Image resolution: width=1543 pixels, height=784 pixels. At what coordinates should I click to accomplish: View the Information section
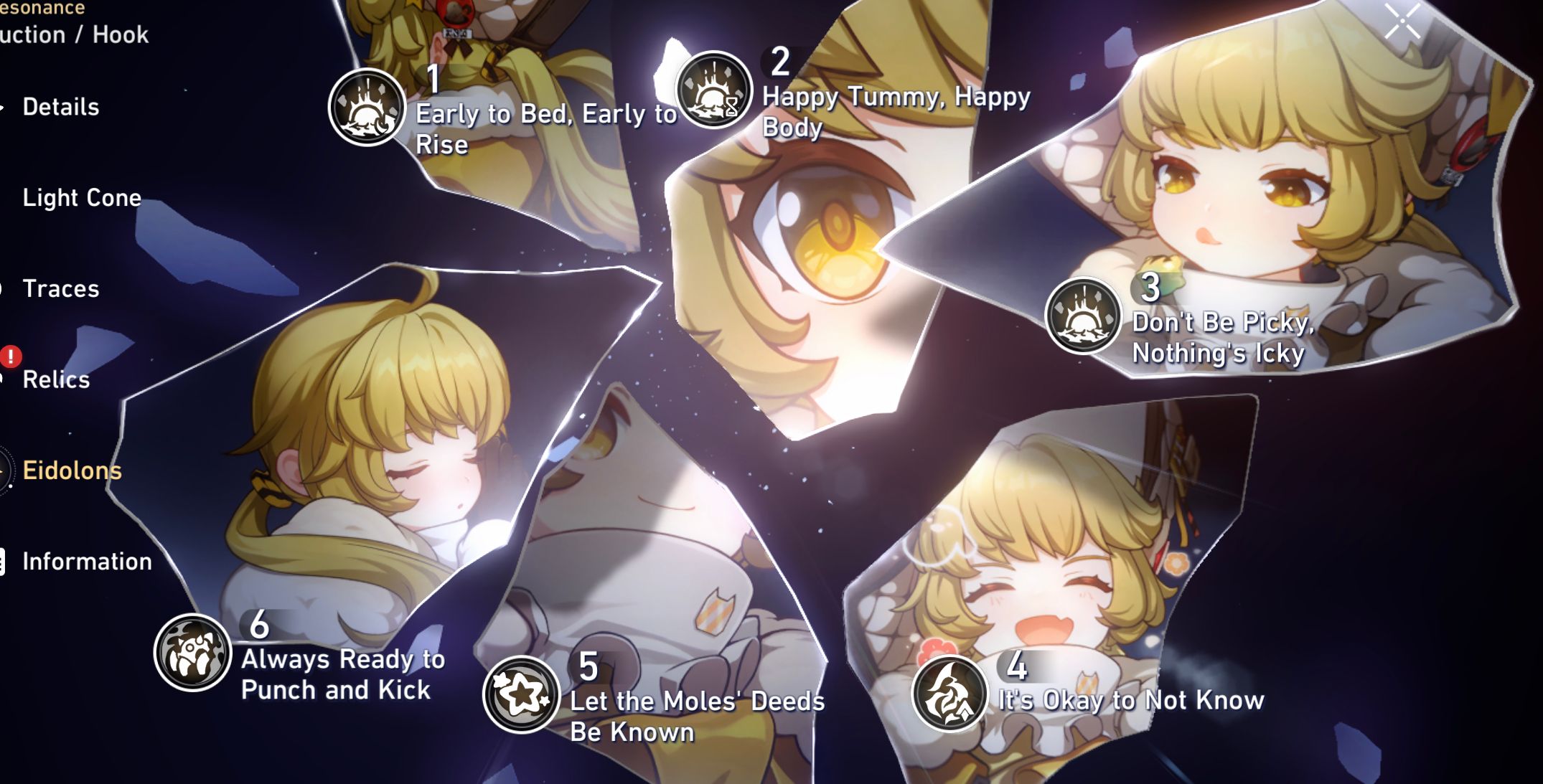(x=86, y=562)
